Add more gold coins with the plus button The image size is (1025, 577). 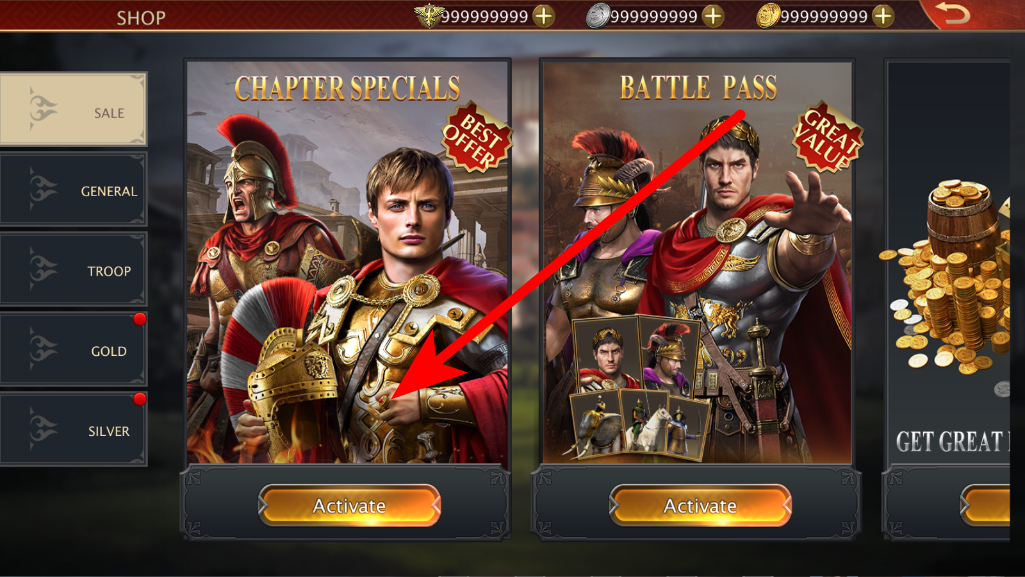(883, 16)
